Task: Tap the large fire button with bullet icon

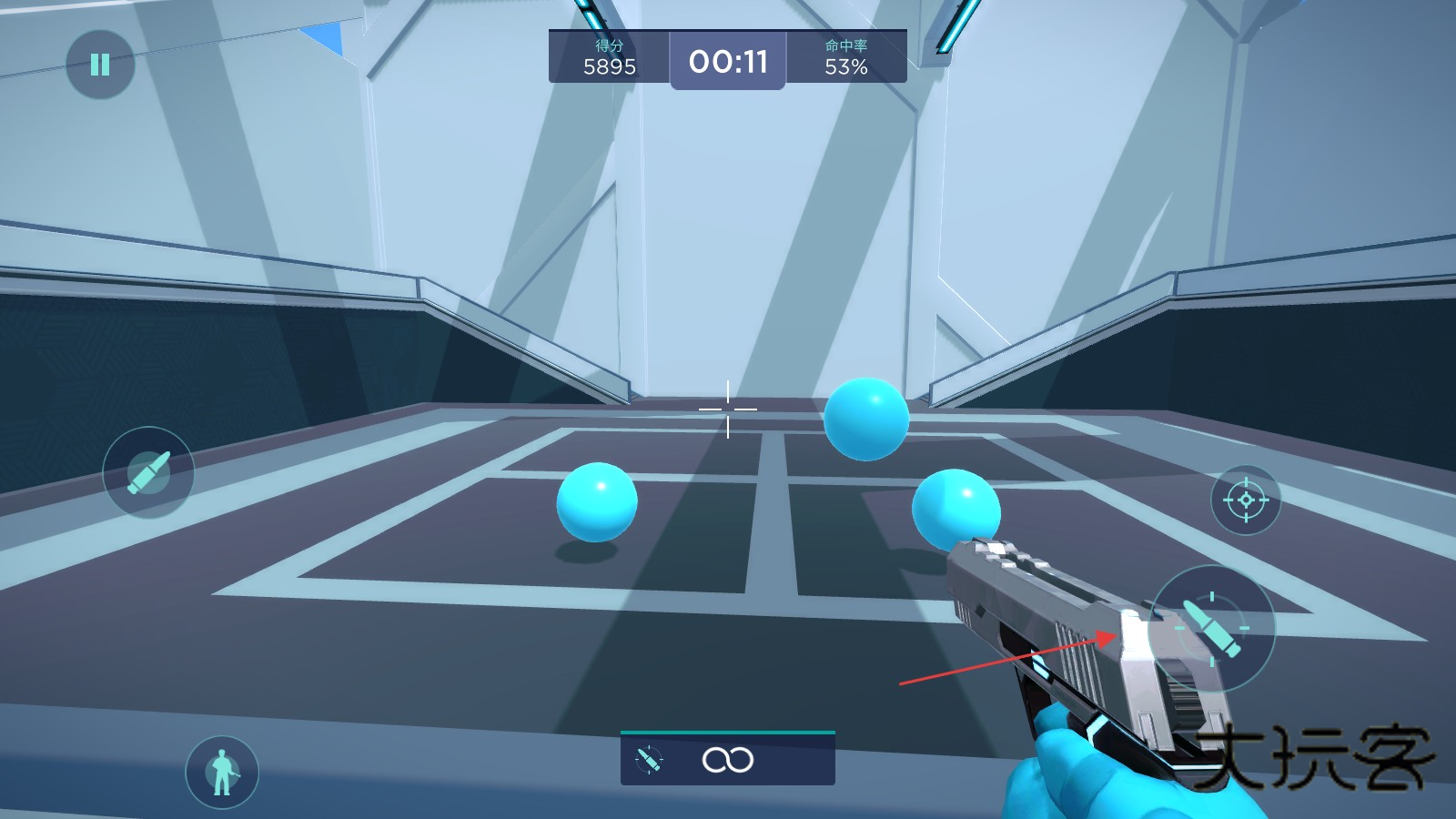Action: pyautogui.click(x=1211, y=627)
